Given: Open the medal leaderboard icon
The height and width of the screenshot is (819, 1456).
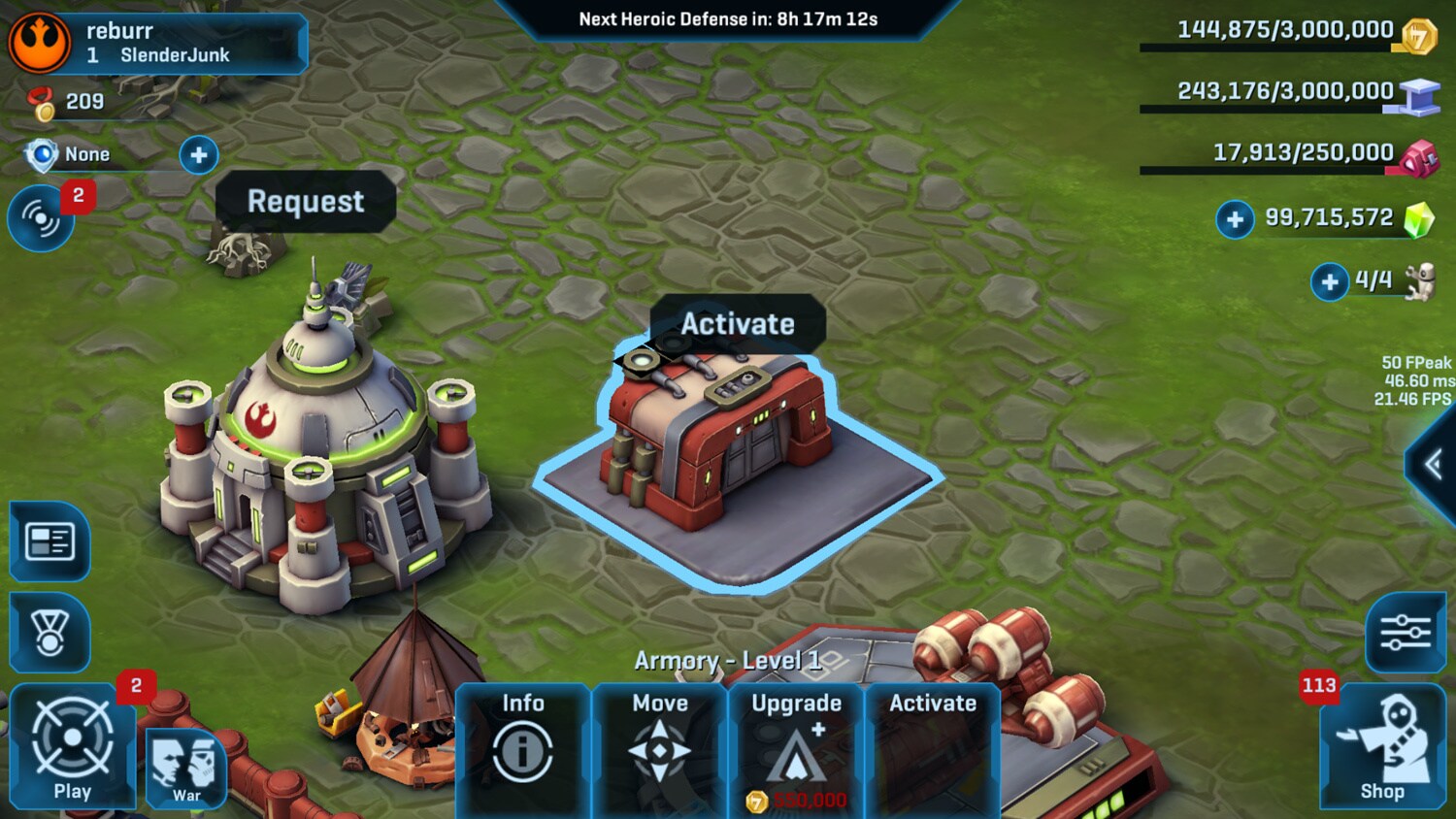Looking at the screenshot, I should pyautogui.click(x=50, y=633).
